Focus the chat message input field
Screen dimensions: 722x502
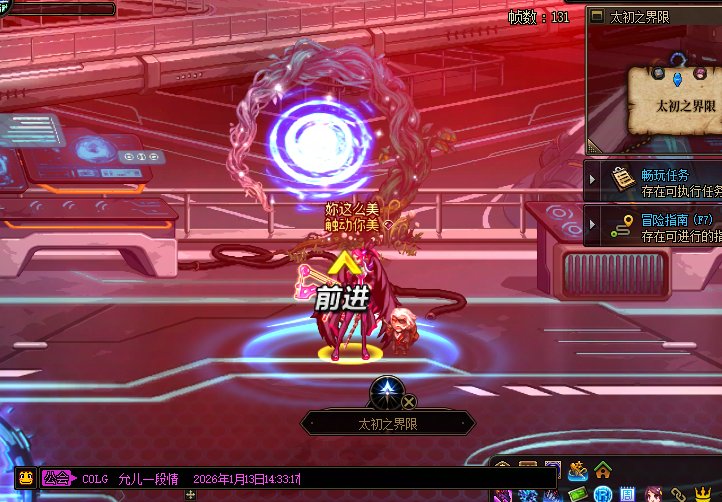pyautogui.click(x=400, y=479)
